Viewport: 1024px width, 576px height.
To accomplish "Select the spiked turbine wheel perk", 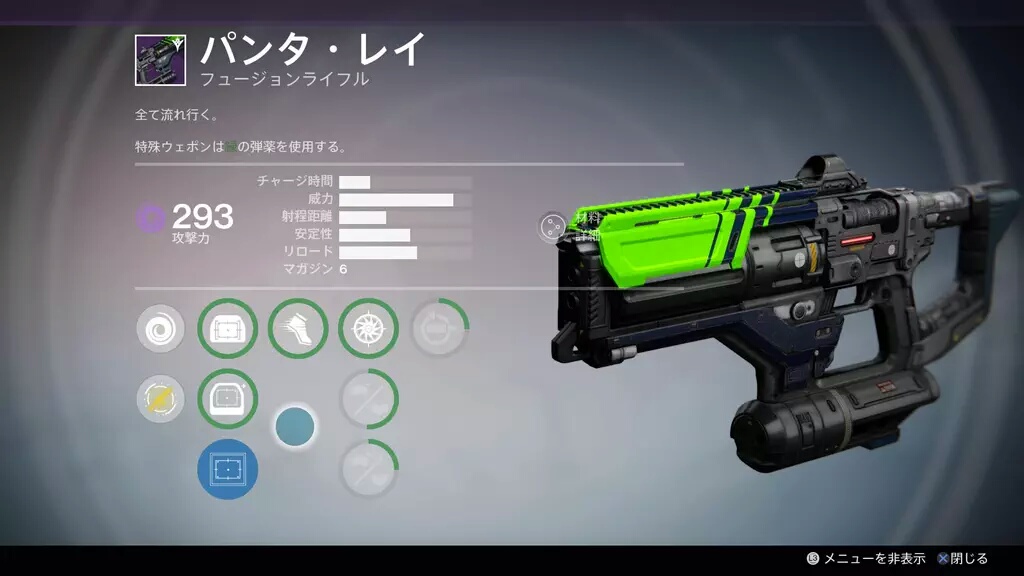I will (x=368, y=329).
